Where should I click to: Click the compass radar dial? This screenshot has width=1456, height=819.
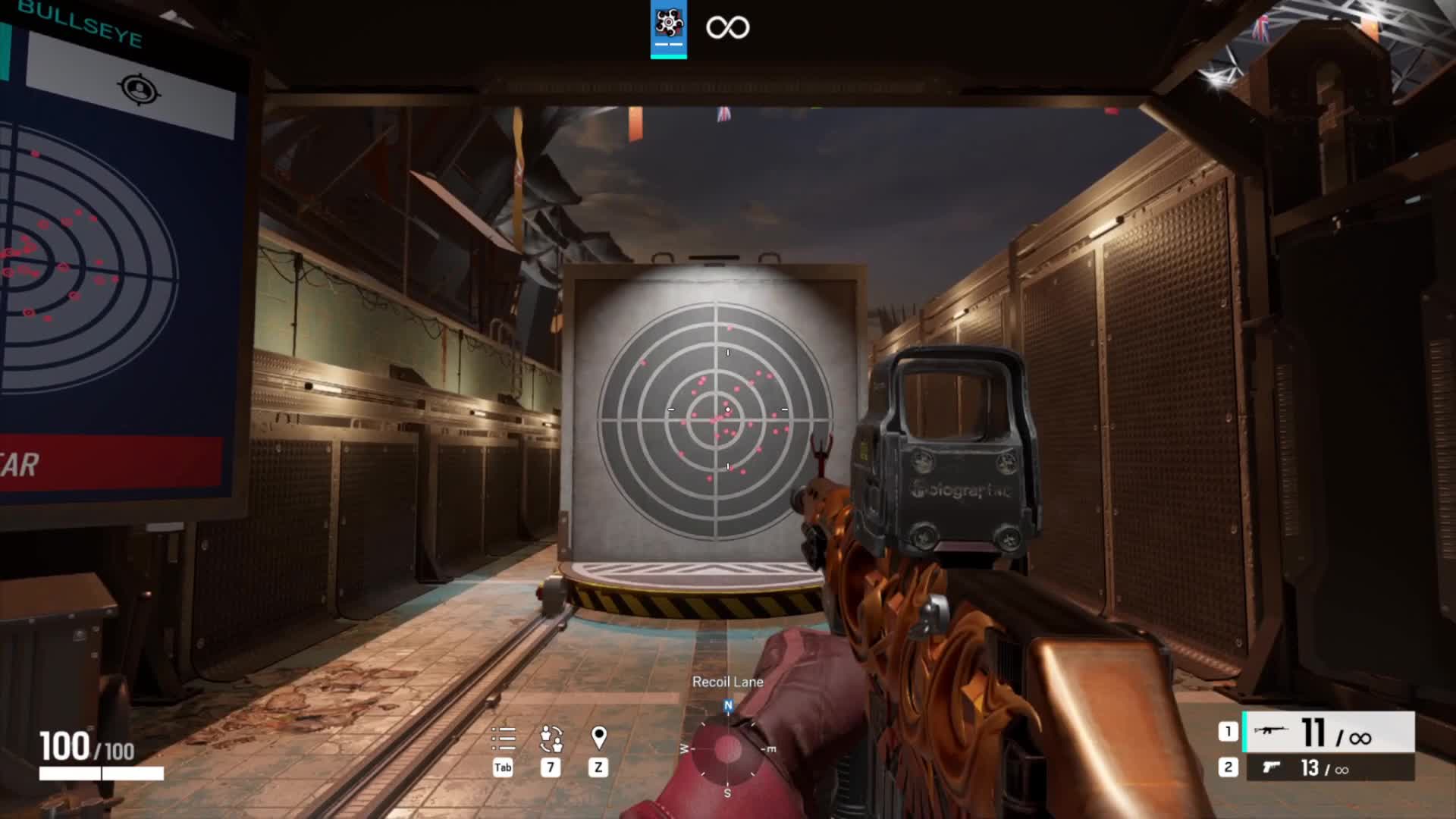[x=727, y=749]
